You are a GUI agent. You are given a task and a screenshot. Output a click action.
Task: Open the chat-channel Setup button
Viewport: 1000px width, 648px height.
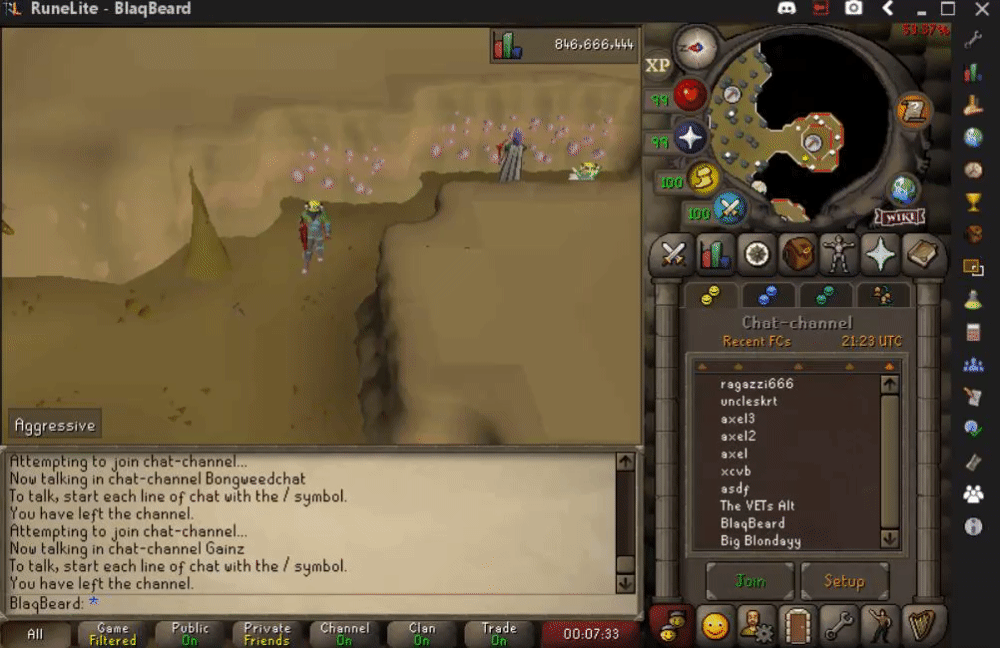[x=843, y=581]
